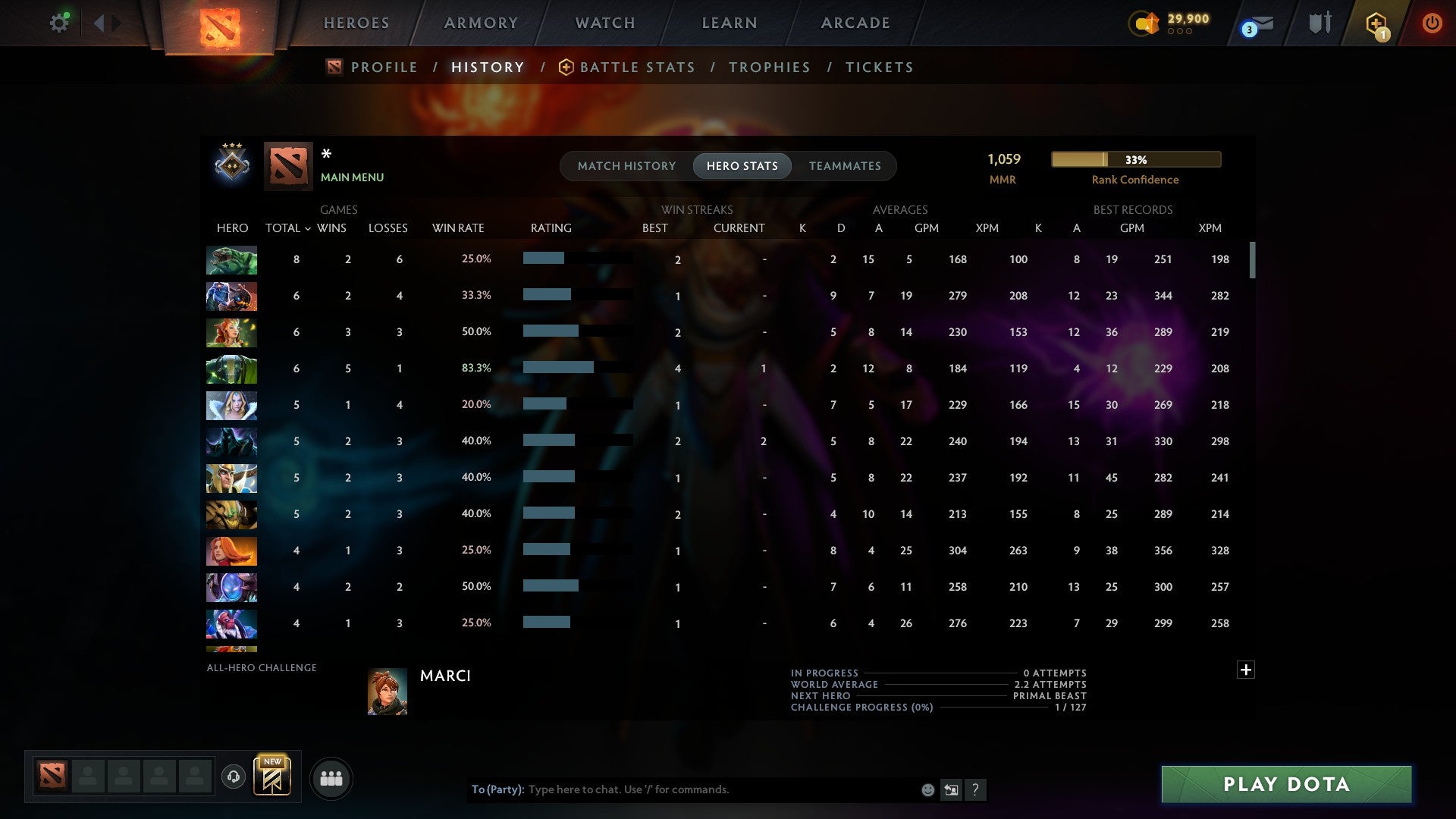Open the settings gear icon
Image resolution: width=1456 pixels, height=819 pixels.
click(x=59, y=22)
